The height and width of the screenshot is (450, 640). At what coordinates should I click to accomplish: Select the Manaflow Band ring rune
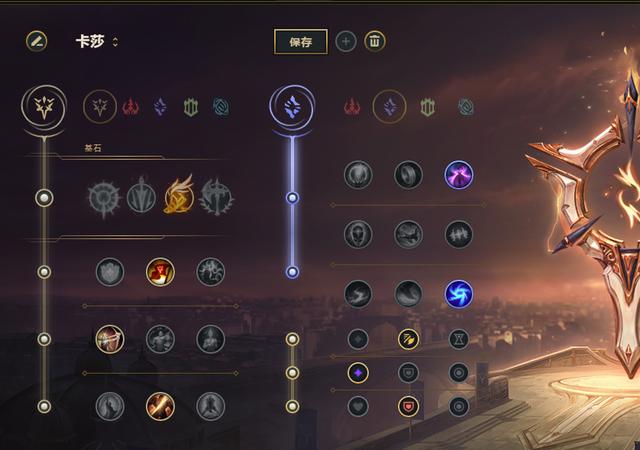click(408, 175)
